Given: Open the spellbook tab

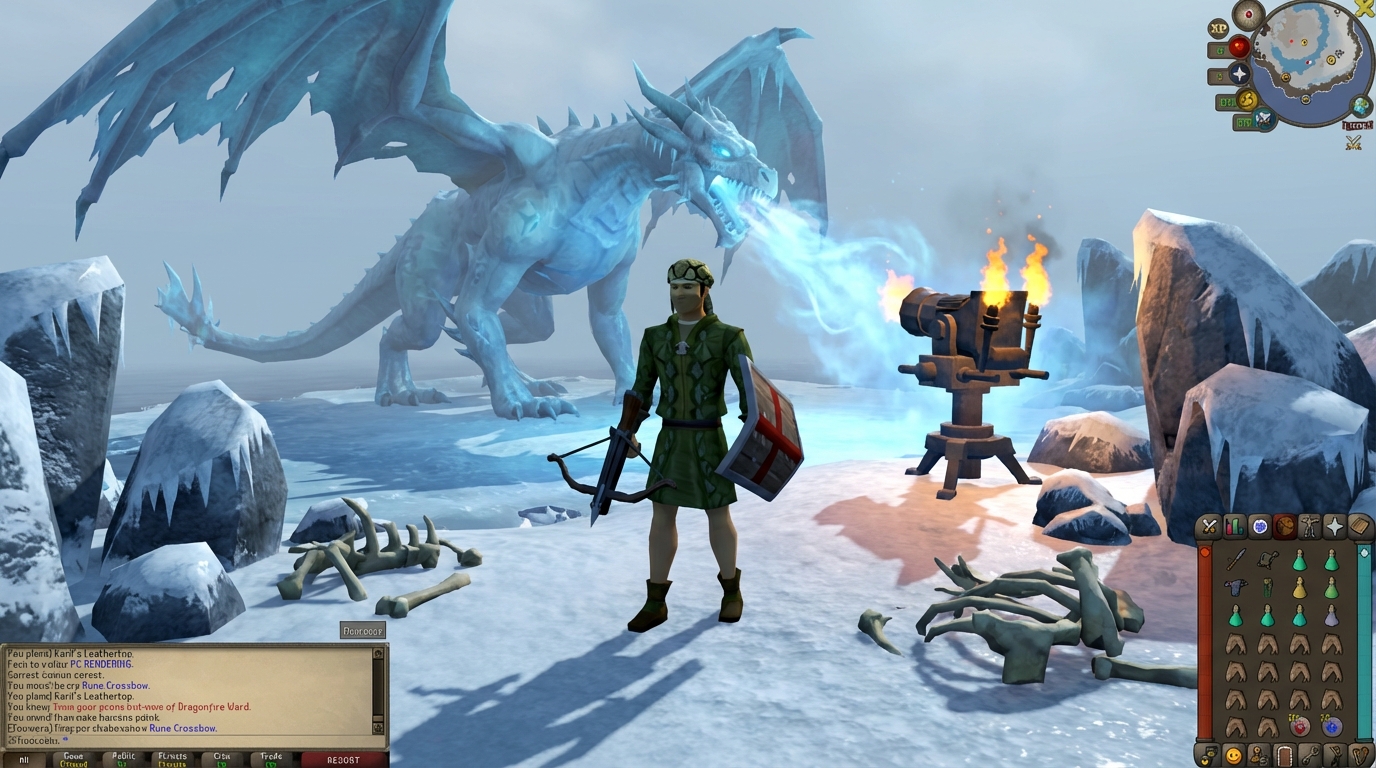Looking at the screenshot, I should (x=1359, y=526).
